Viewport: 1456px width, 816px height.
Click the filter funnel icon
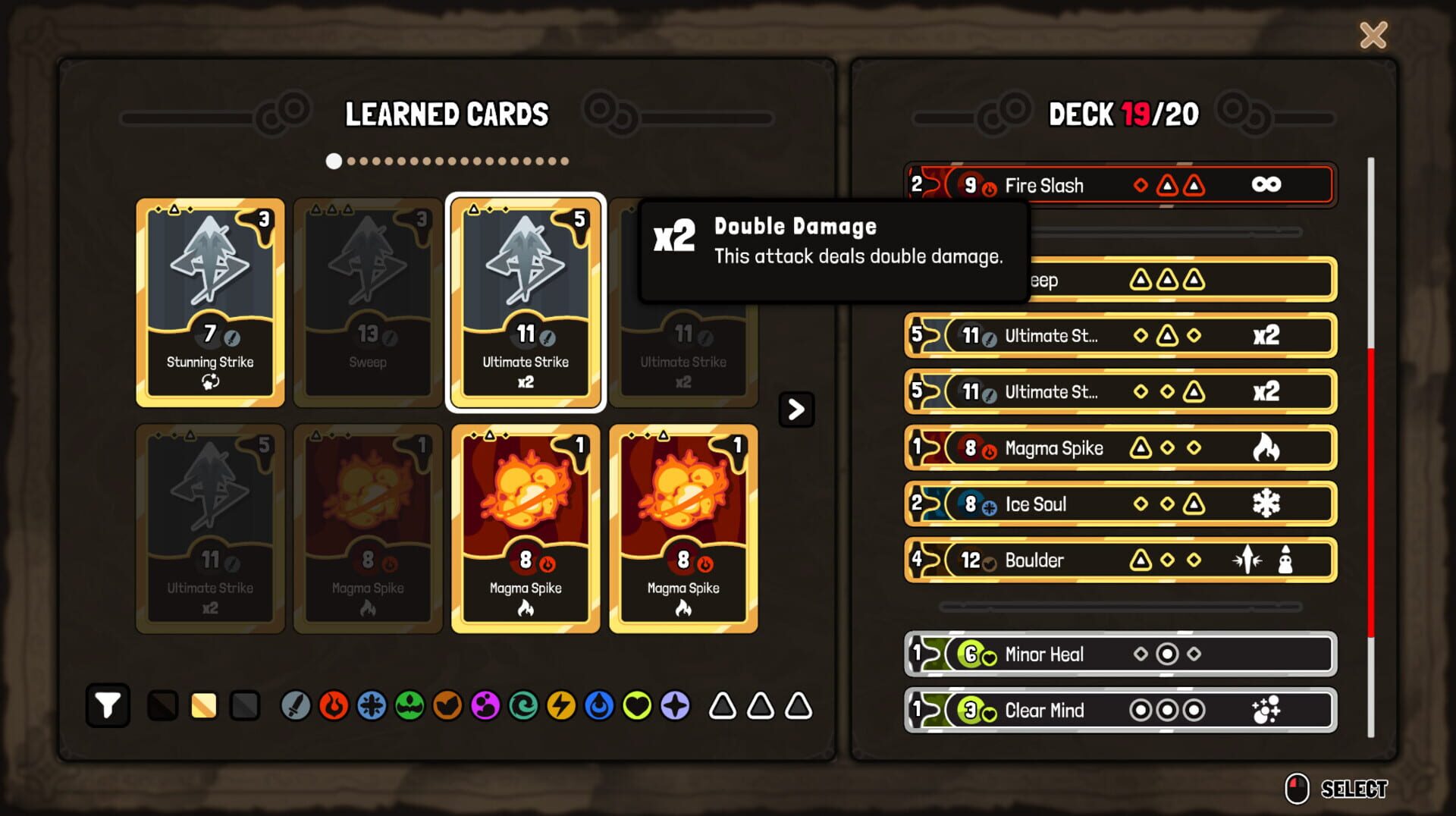[108, 705]
